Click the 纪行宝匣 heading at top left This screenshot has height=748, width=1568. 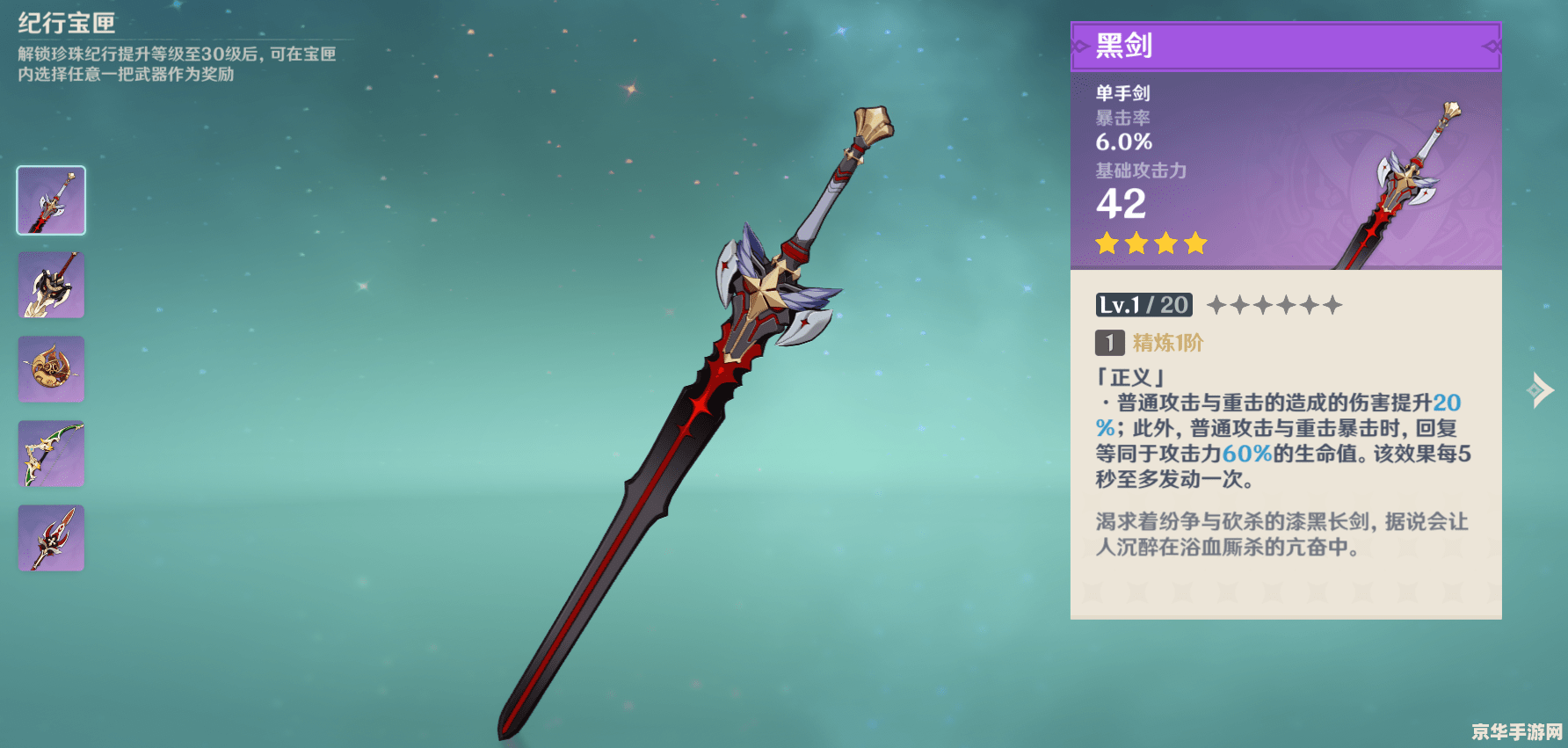pos(66,24)
